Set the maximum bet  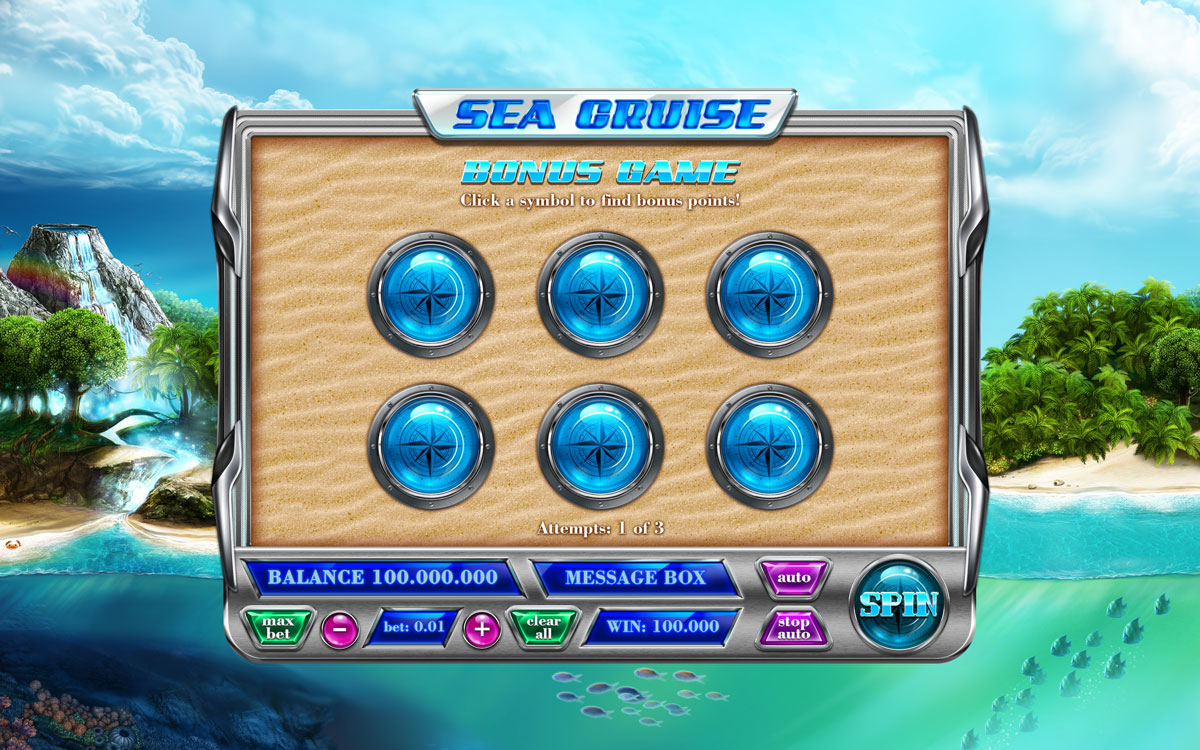point(279,628)
